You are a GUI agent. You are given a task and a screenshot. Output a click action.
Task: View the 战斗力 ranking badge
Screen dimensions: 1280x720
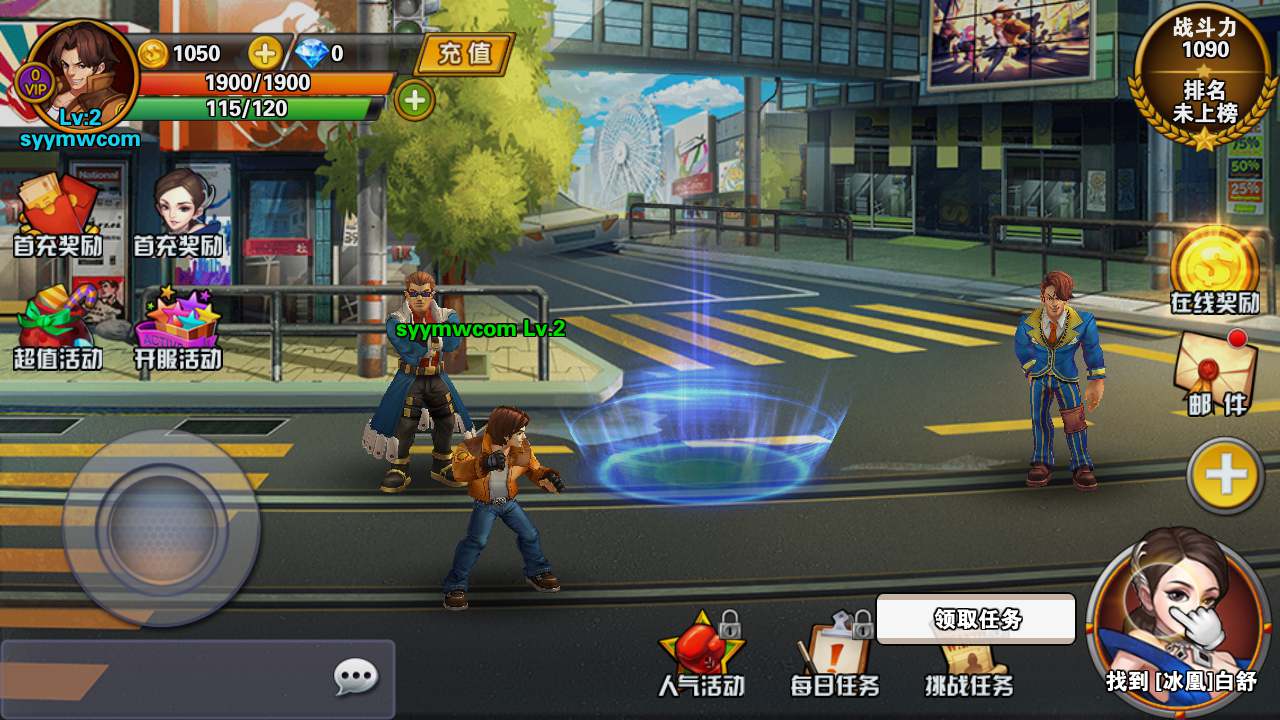point(1205,75)
